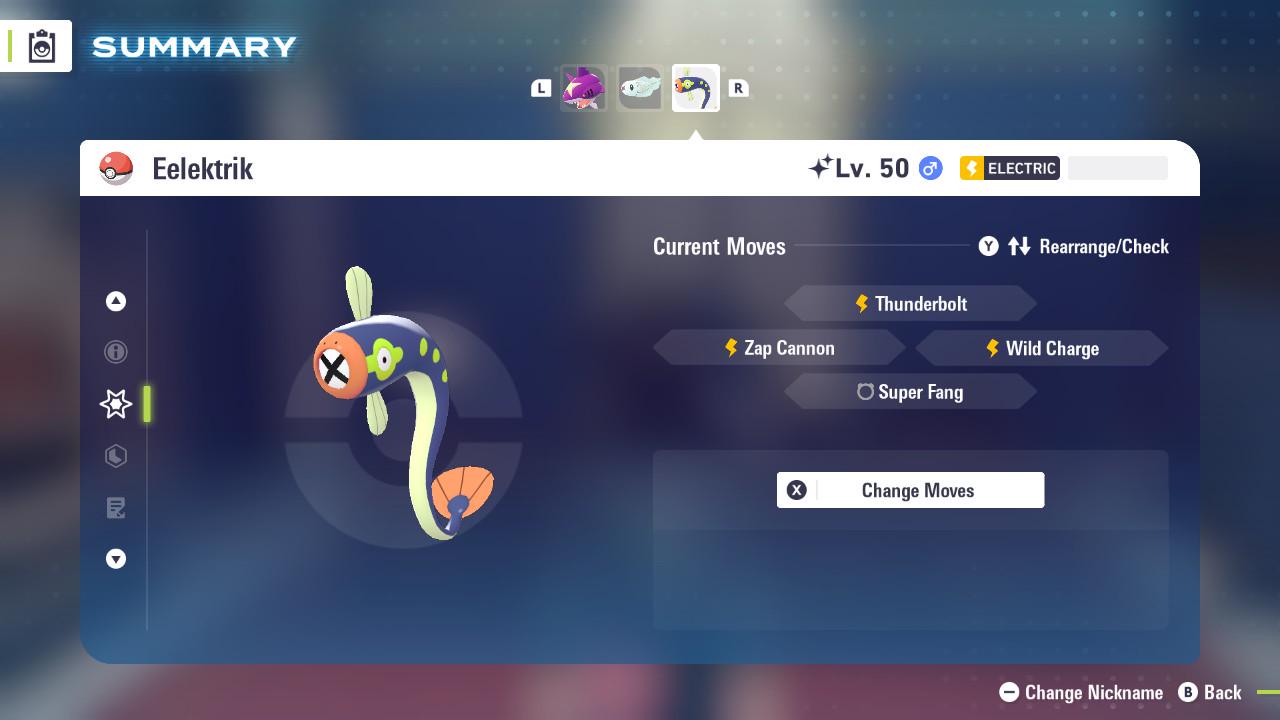Open the info page via the sidebar i icon
Image resolution: width=1280 pixels, height=720 pixels.
point(116,352)
